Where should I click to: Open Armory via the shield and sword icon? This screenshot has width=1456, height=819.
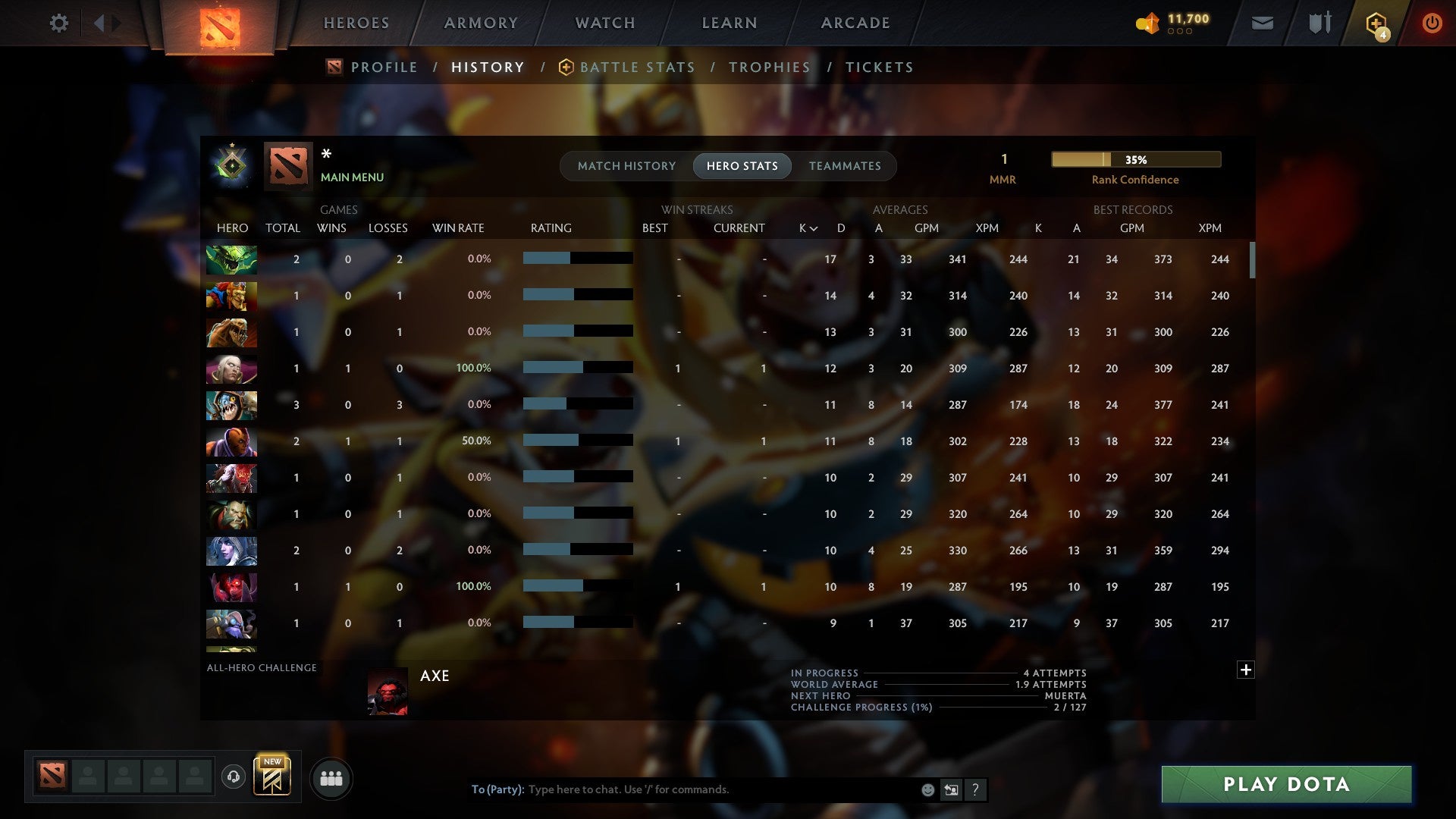[1318, 23]
